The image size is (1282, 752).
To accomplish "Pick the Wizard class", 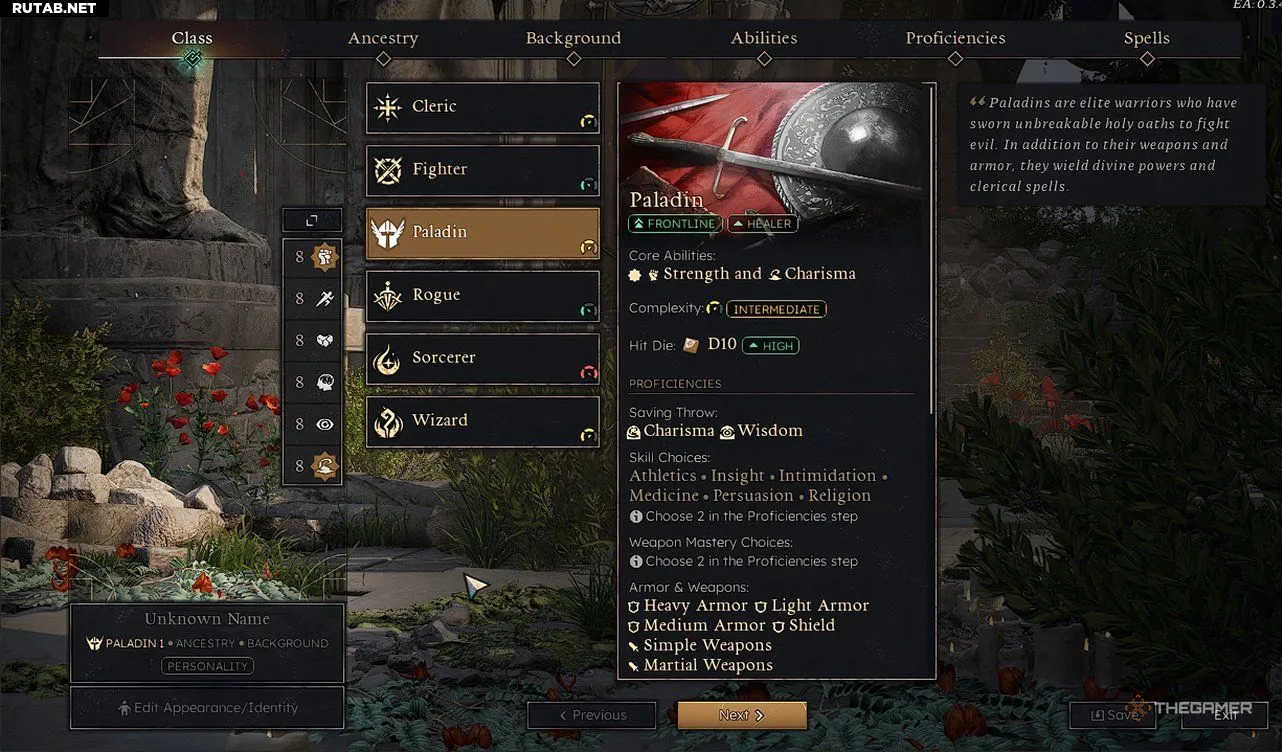I will pyautogui.click(x=483, y=421).
